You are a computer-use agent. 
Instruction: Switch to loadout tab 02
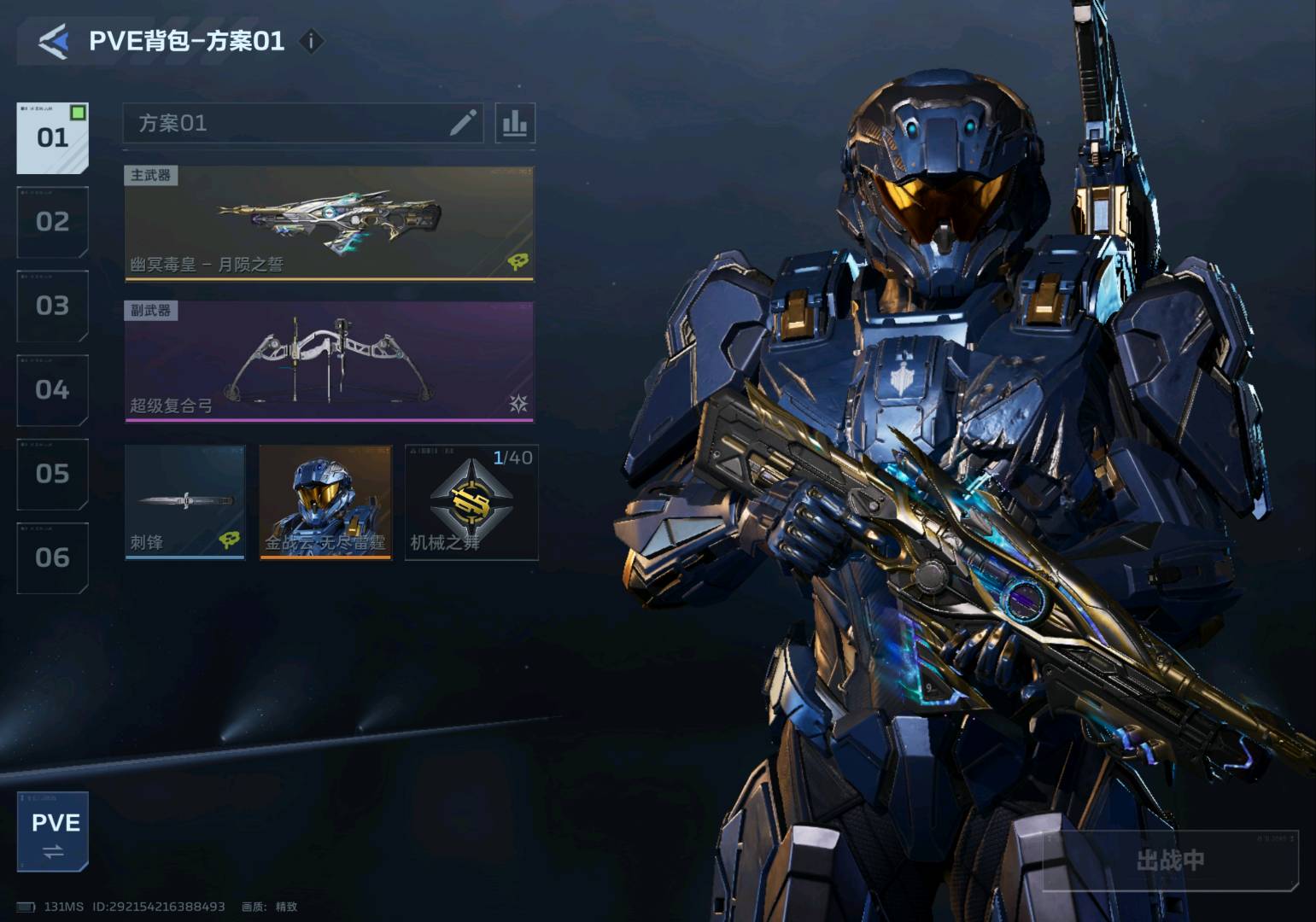(x=52, y=222)
